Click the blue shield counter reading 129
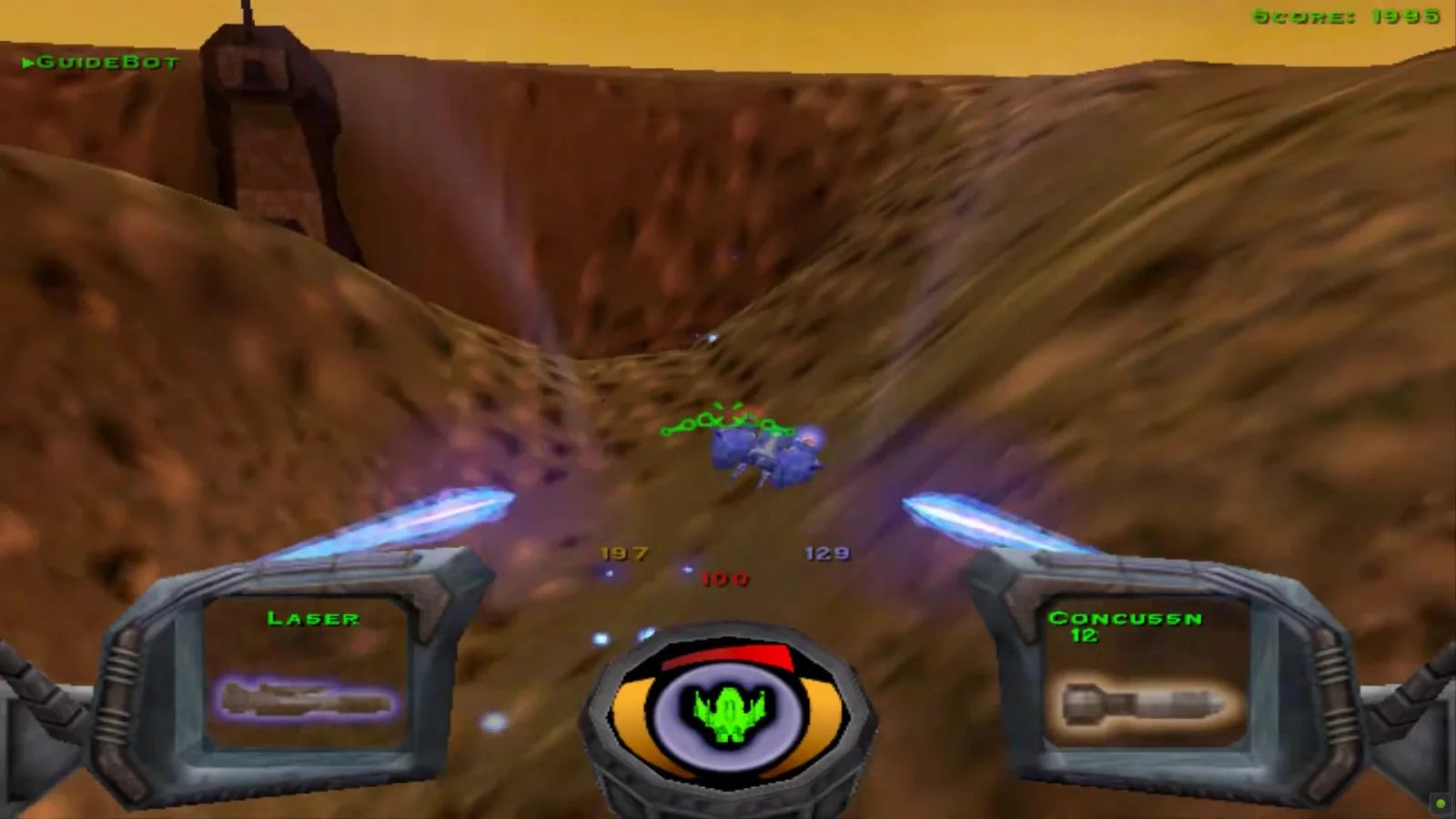 tap(828, 552)
